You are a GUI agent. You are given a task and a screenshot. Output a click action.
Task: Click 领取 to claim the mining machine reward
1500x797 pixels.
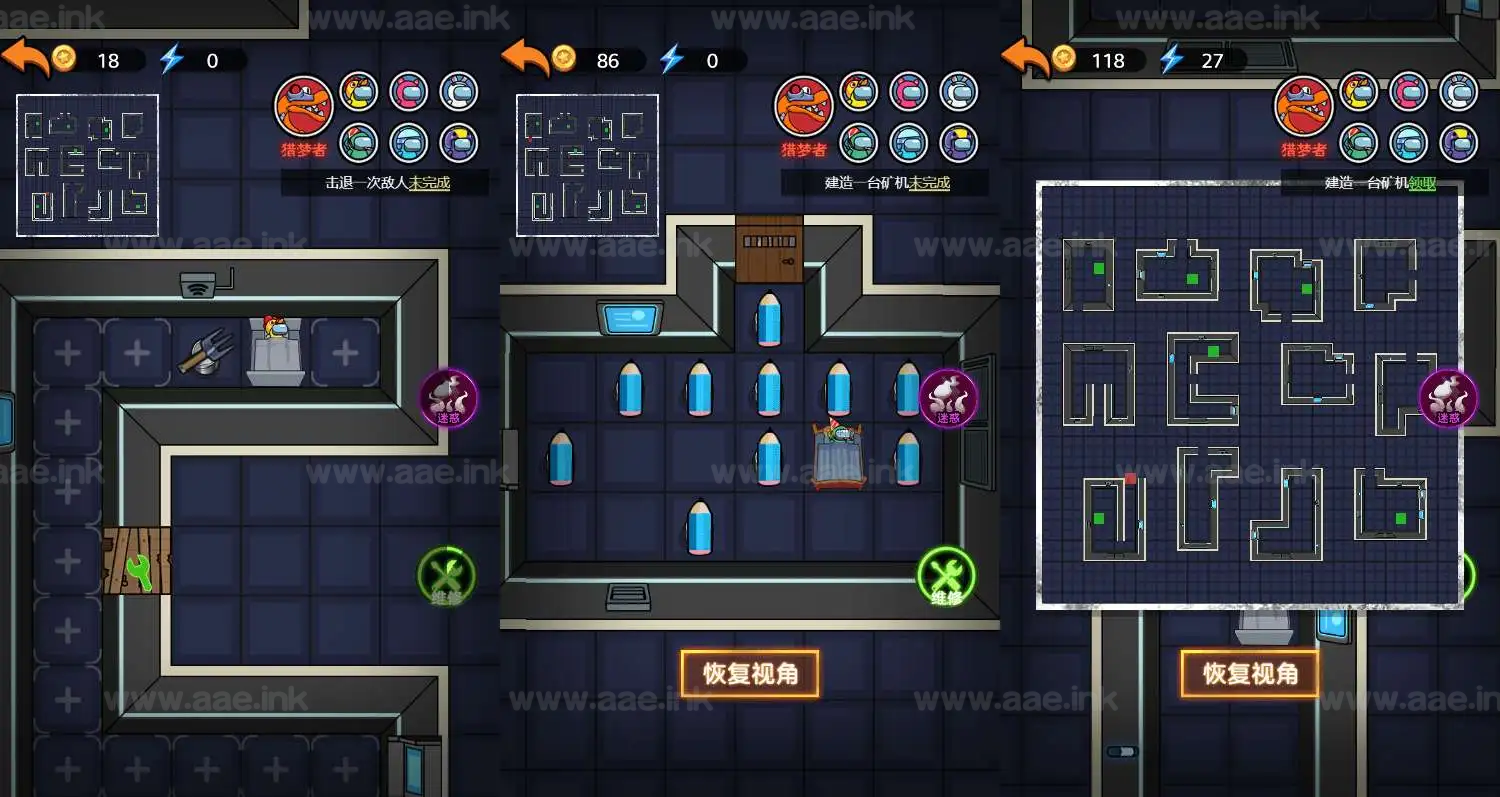(1423, 184)
